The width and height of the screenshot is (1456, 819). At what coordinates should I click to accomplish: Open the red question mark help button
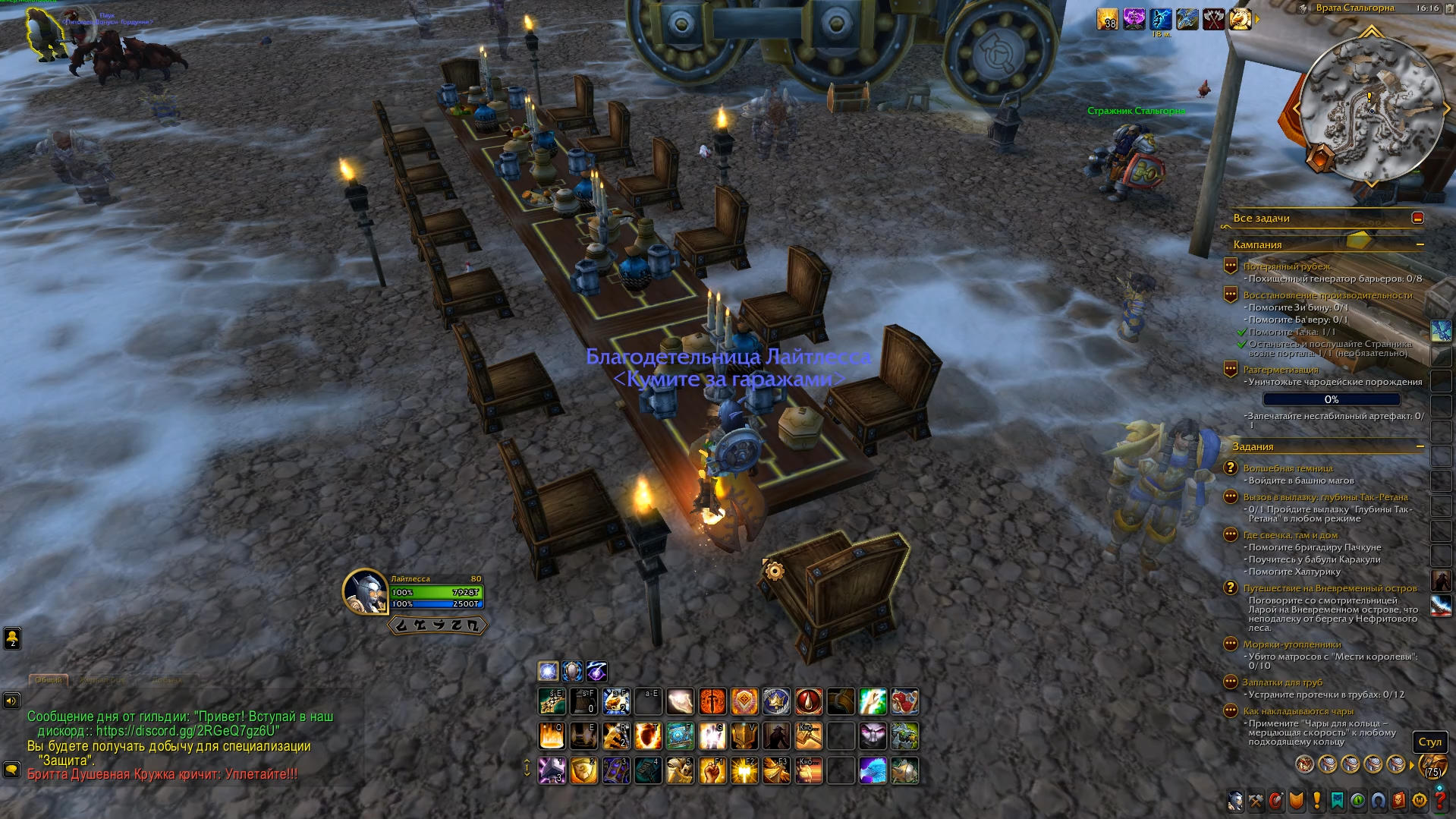point(1440,801)
